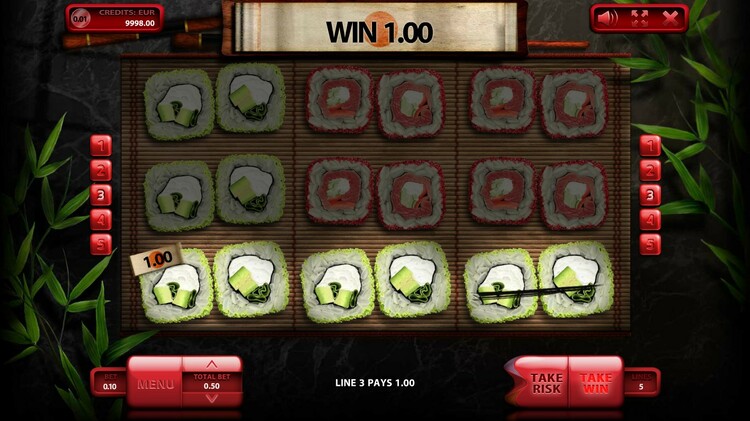
Task: Toggle the sound speaker icon
Action: click(607, 16)
